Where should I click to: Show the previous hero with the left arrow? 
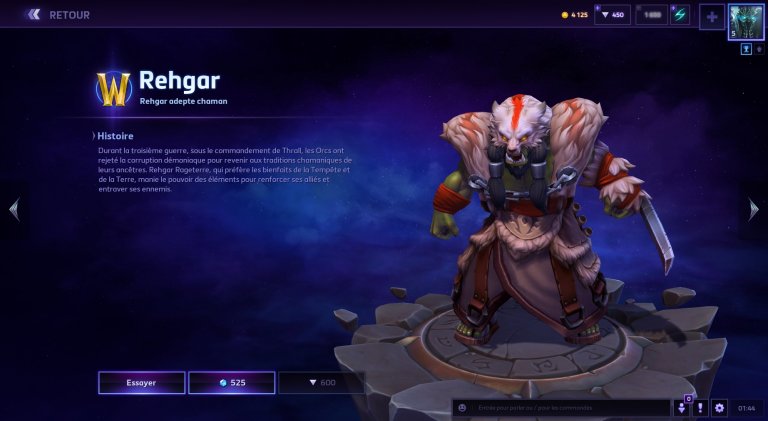pyautogui.click(x=13, y=209)
